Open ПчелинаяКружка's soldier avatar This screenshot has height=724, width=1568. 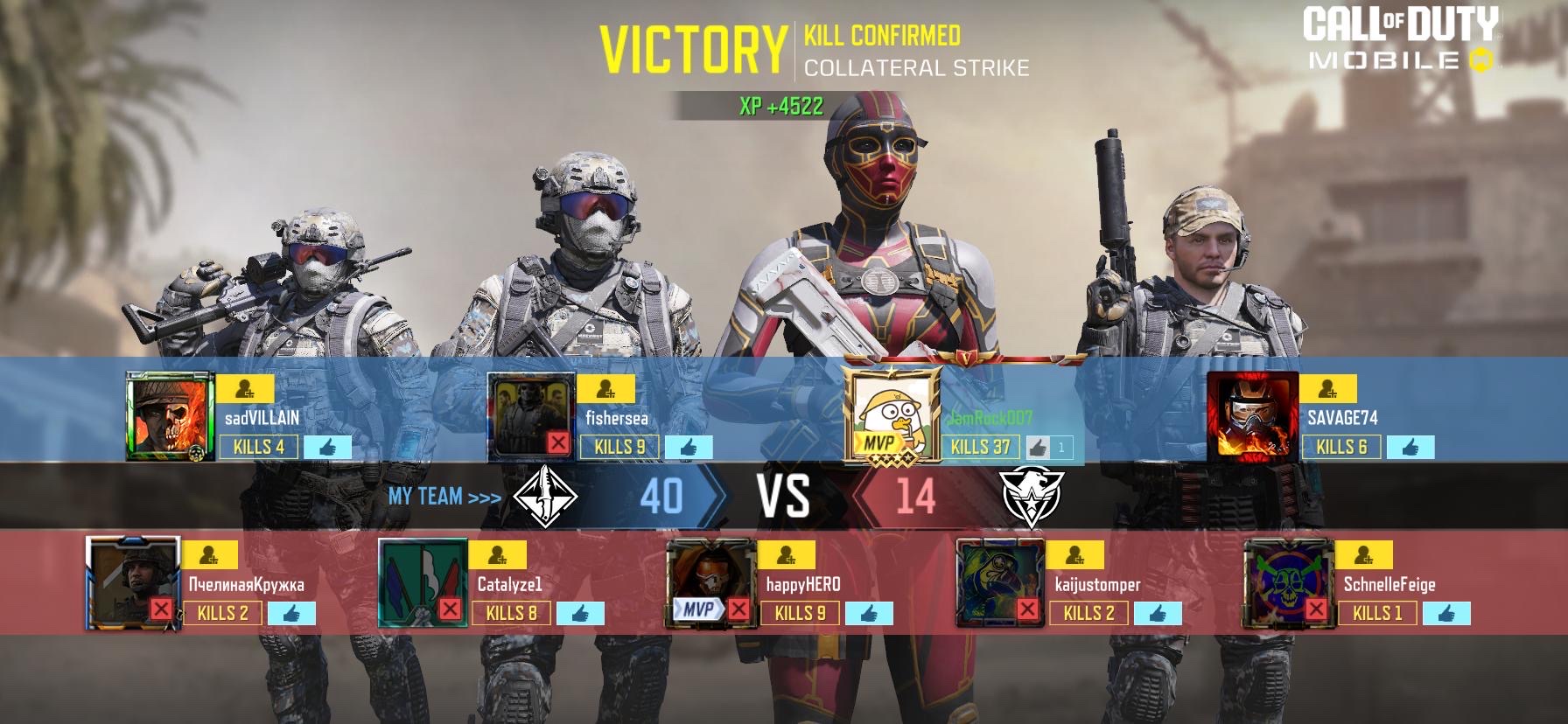(132, 581)
